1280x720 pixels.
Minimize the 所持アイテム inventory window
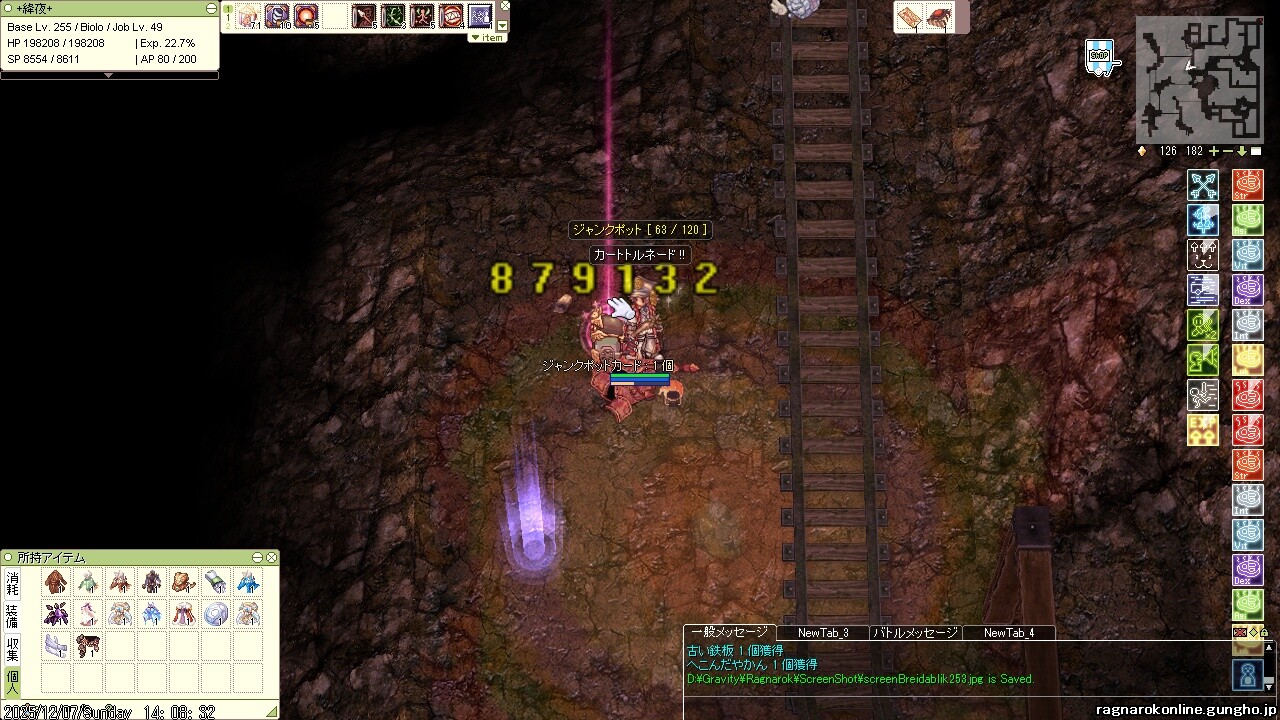257,557
